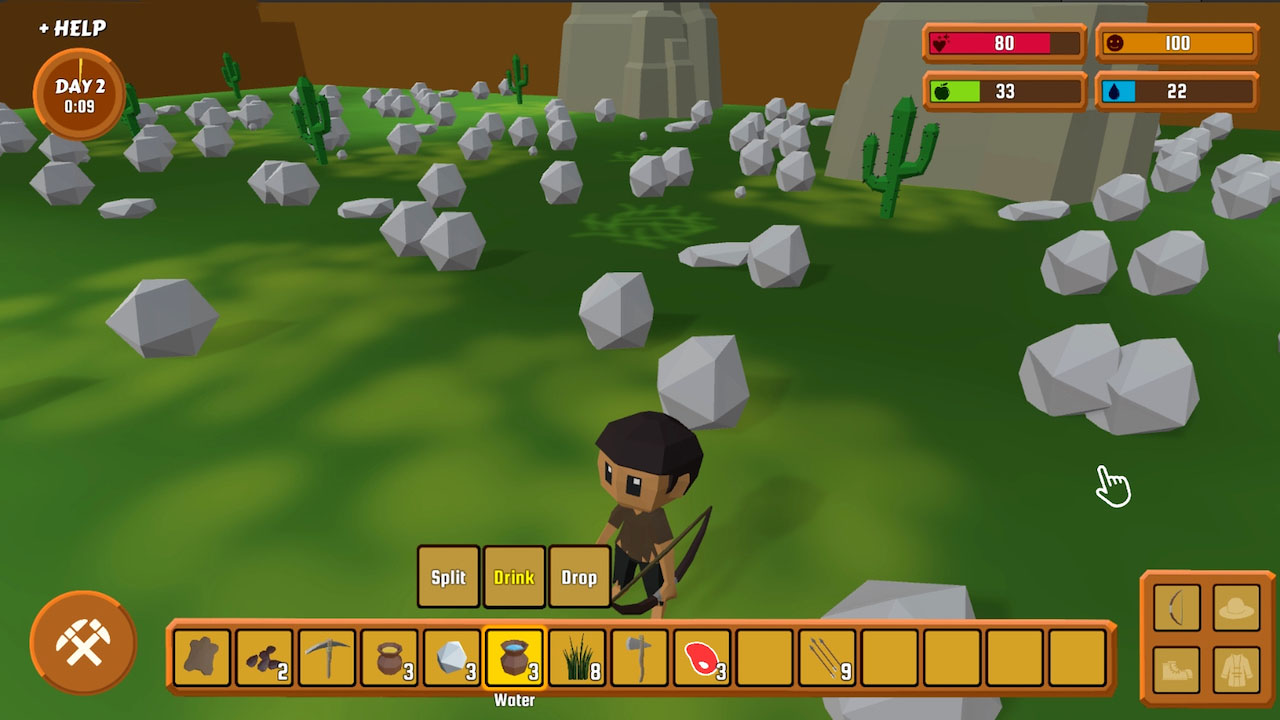The image size is (1280, 720).
Task: Select the coat equipment slot
Action: [1236, 668]
